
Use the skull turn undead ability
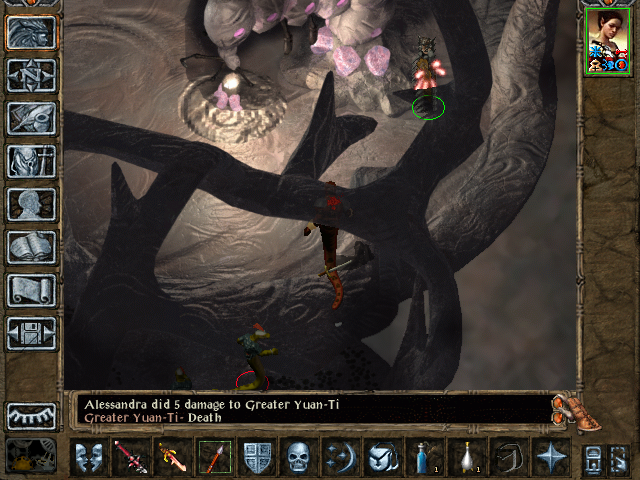click(298, 458)
